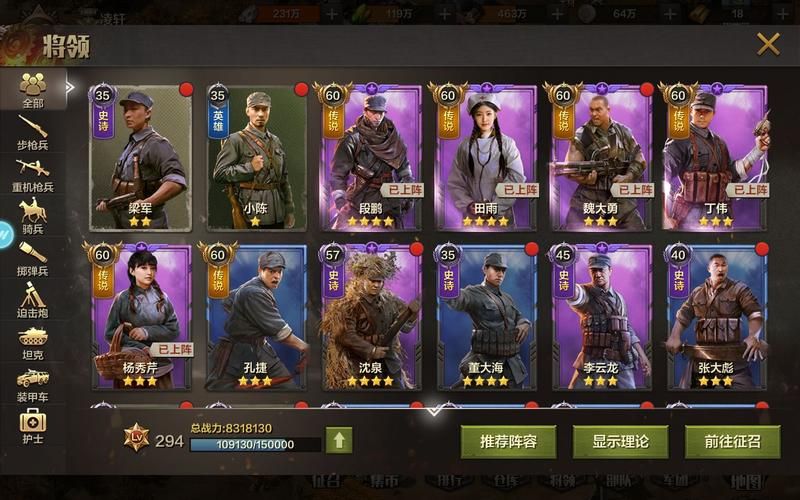This screenshot has width=800, height=500.
Task: View the 装甲车 generals
Action: (33, 383)
